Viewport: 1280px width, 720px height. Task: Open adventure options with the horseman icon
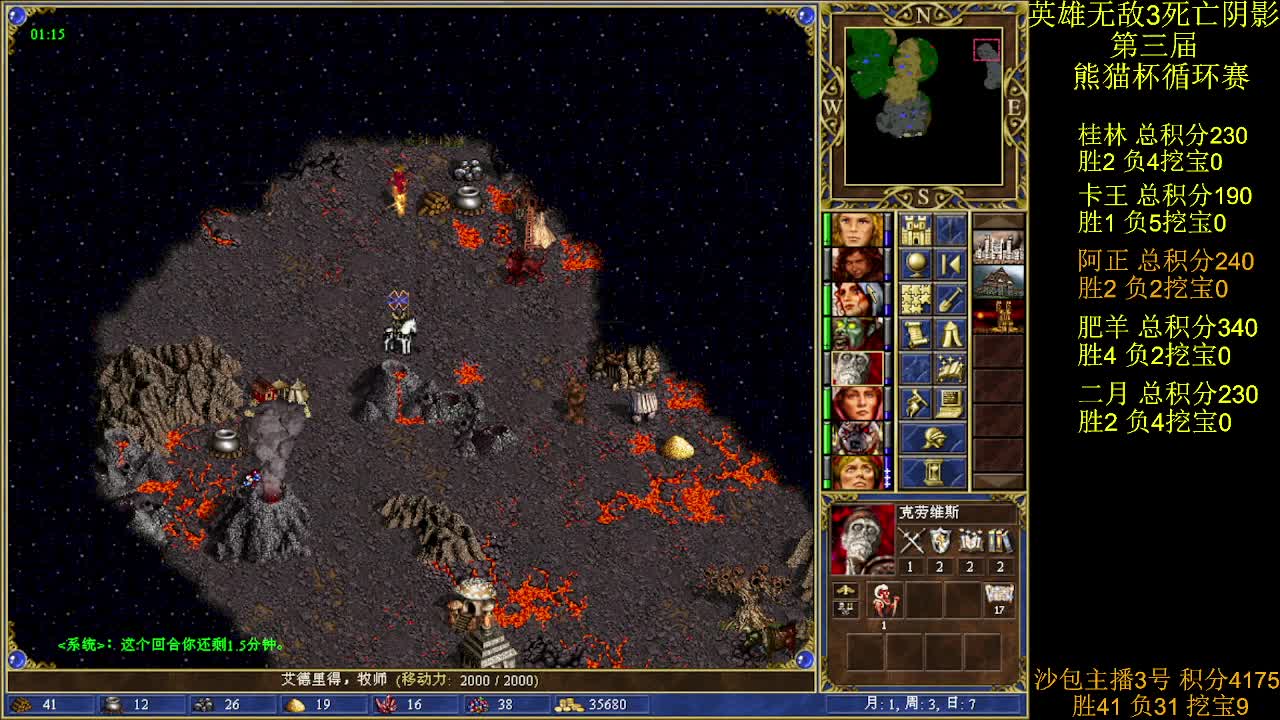pos(916,402)
